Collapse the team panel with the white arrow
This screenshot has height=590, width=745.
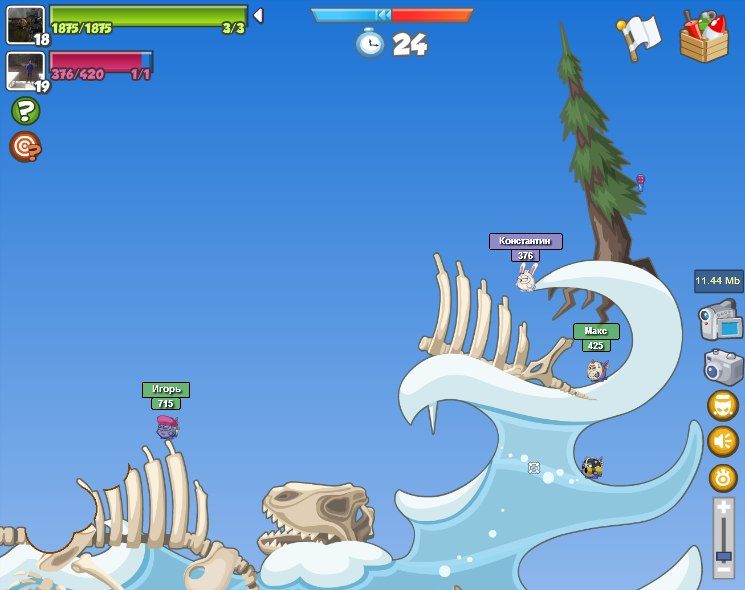tap(258, 16)
